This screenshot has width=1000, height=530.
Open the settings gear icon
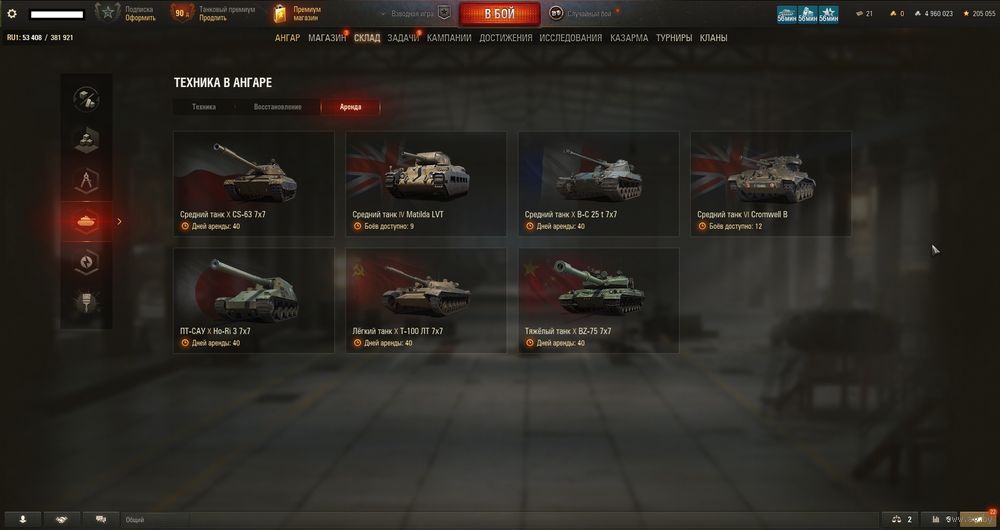[x=12, y=14]
